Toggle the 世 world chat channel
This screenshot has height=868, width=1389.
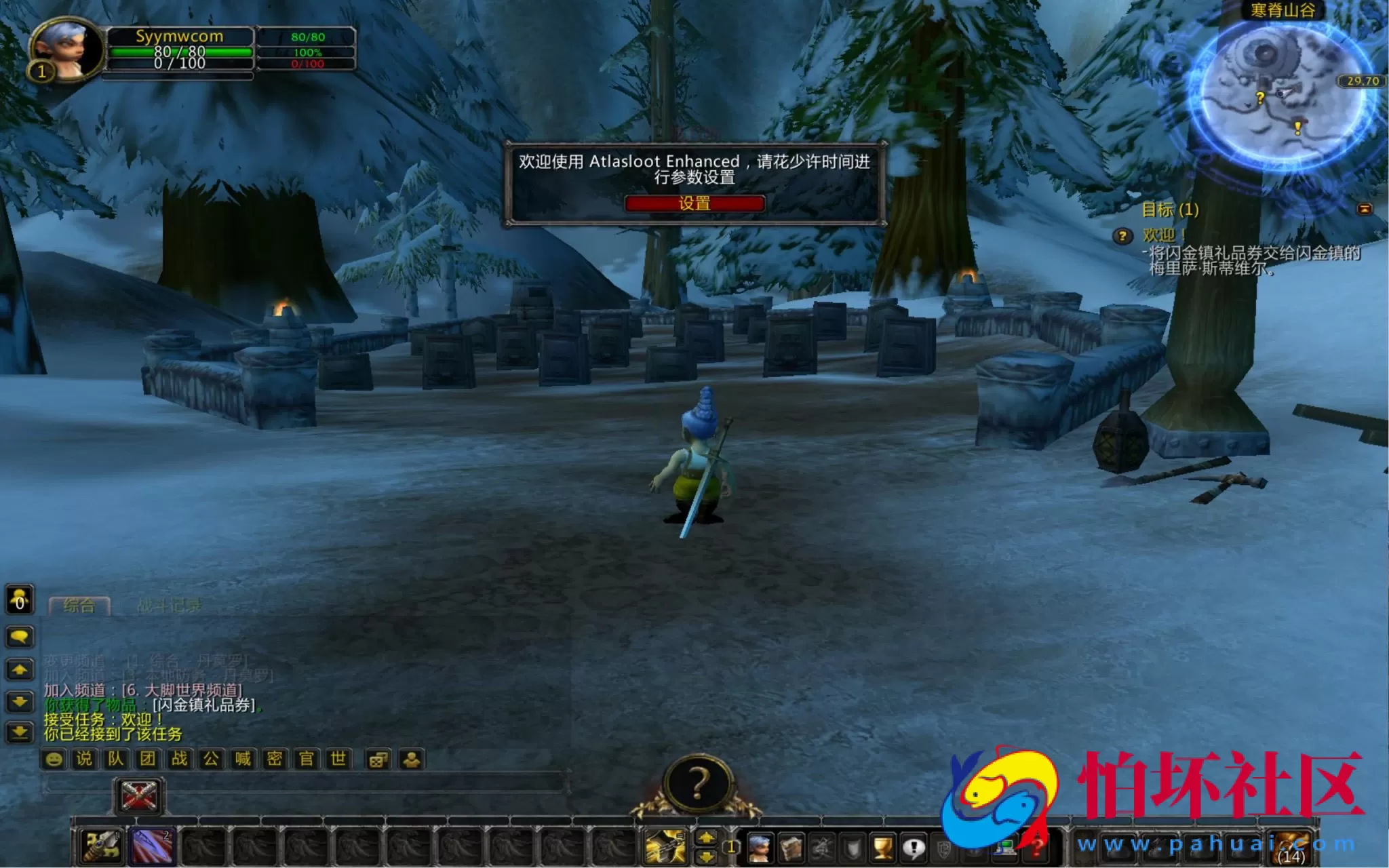point(336,759)
